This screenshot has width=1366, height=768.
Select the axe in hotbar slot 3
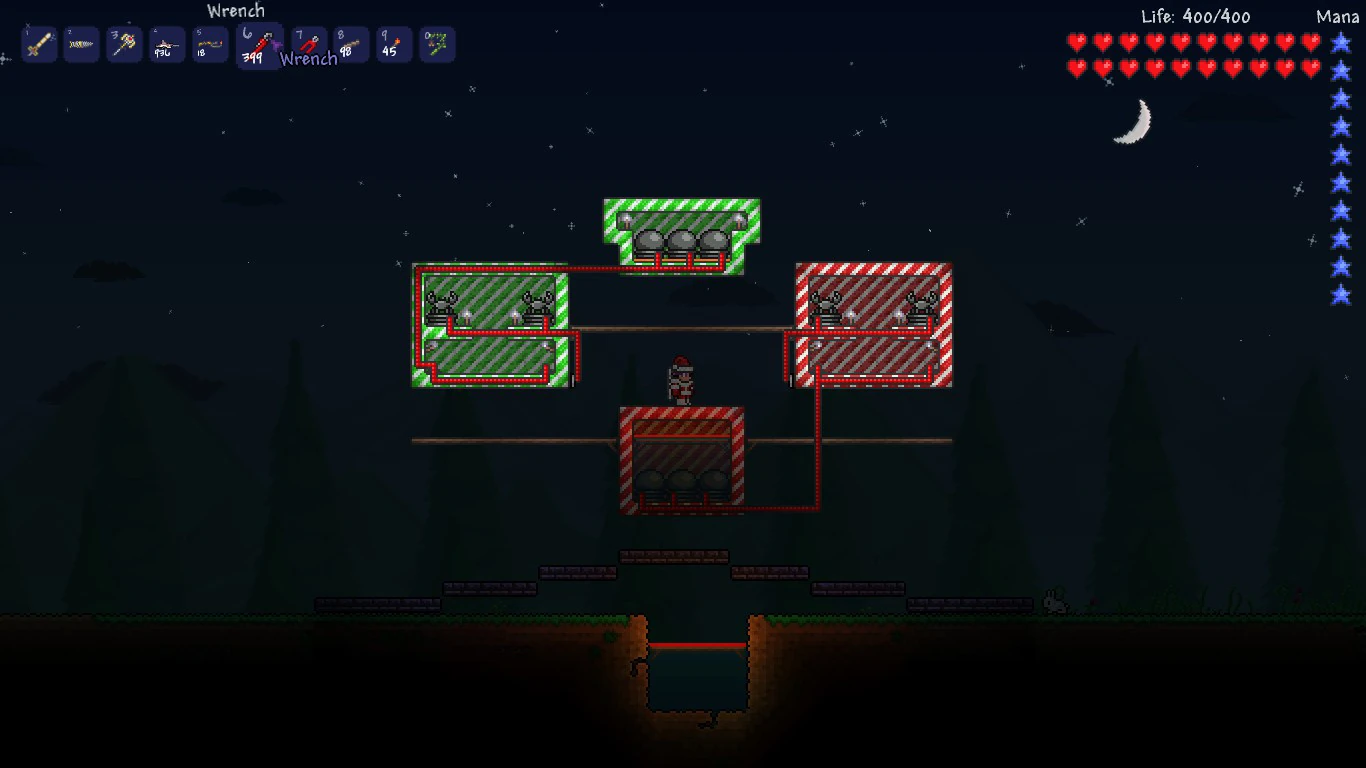coord(124,44)
